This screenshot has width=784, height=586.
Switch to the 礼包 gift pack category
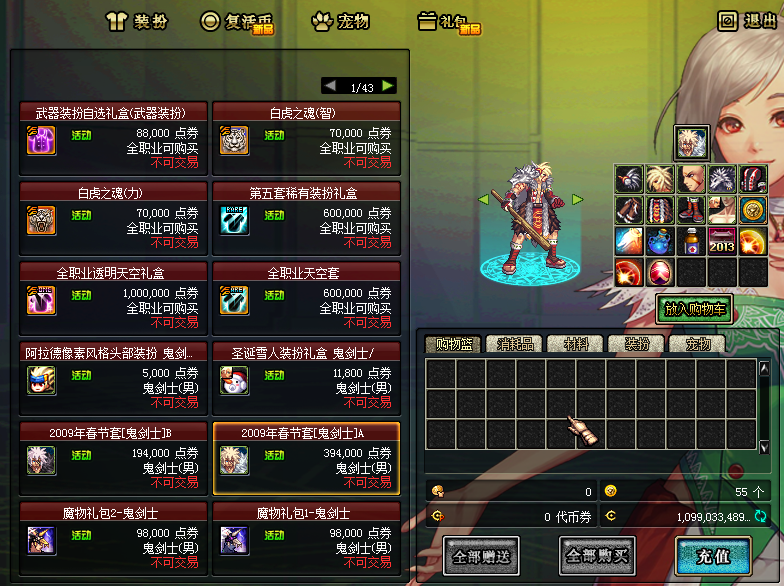[x=448, y=21]
